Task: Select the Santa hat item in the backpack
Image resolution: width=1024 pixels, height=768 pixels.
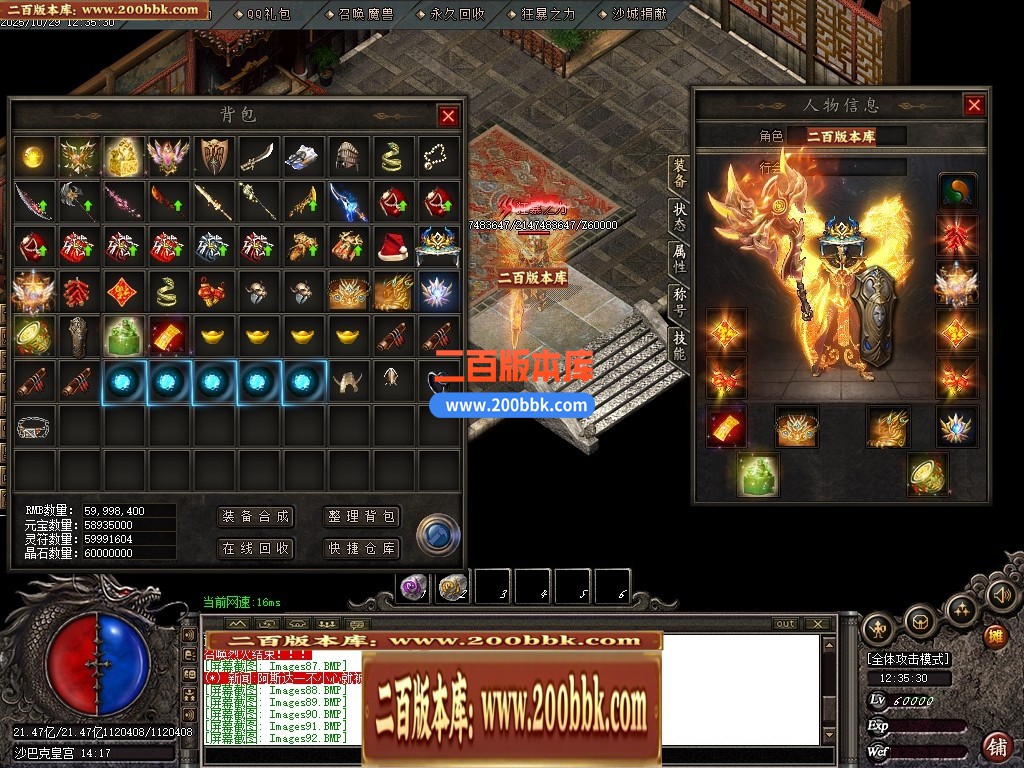Action: 391,246
